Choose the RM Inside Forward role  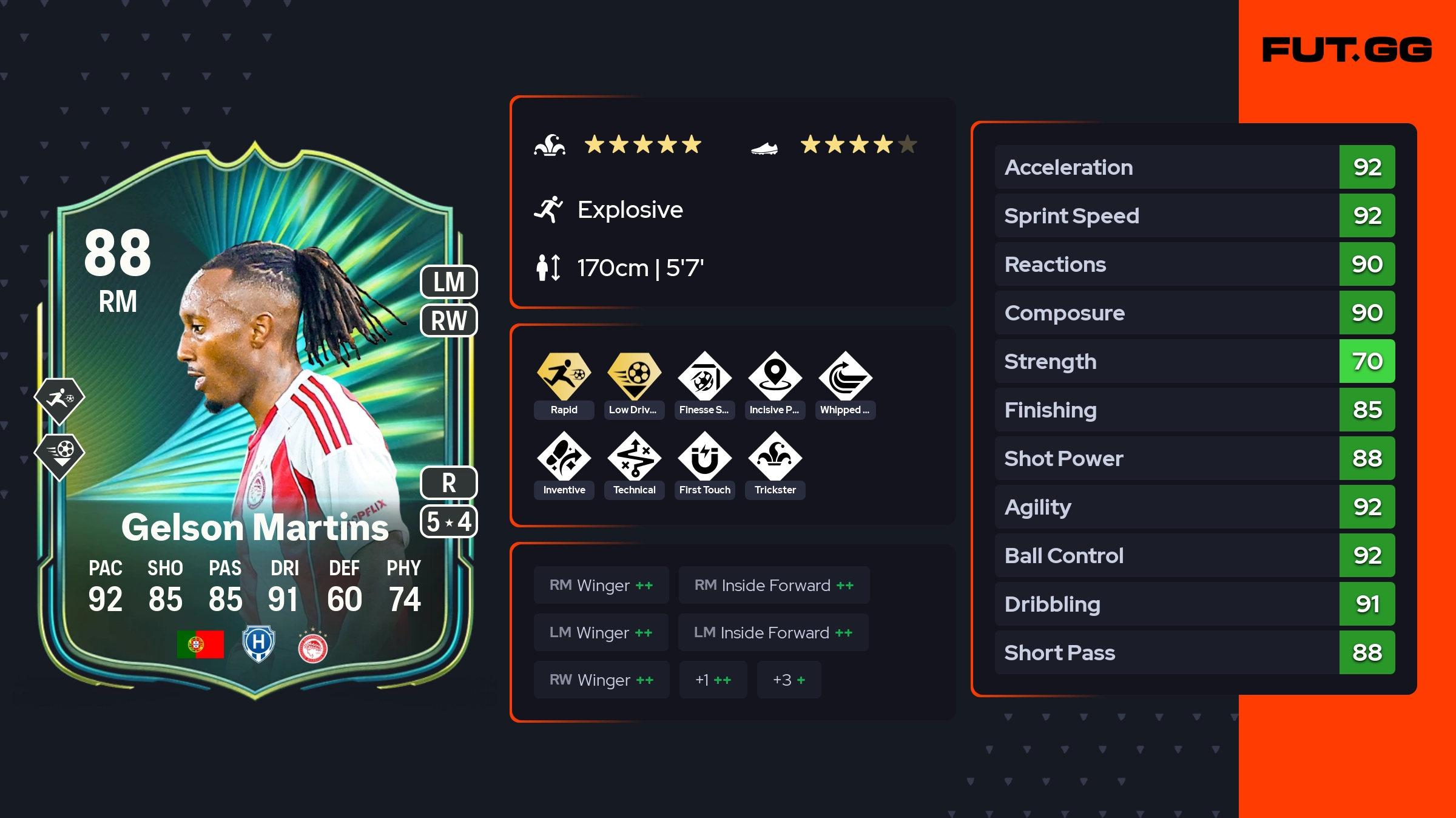tap(773, 585)
